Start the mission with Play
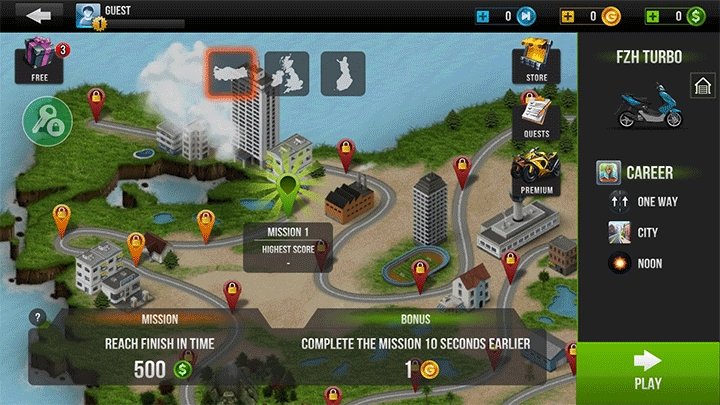 (x=648, y=369)
